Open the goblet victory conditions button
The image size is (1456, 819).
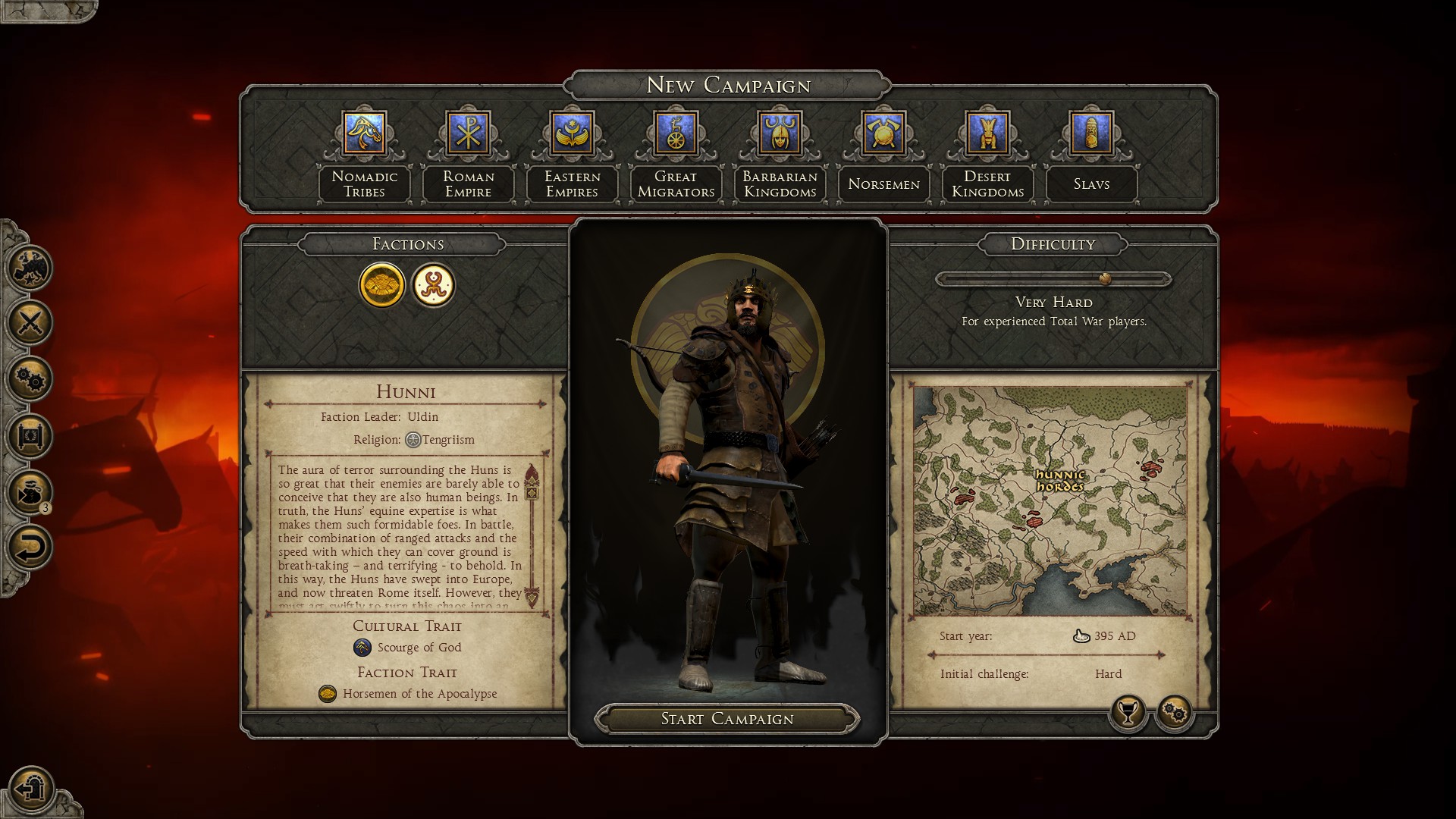(x=1128, y=713)
